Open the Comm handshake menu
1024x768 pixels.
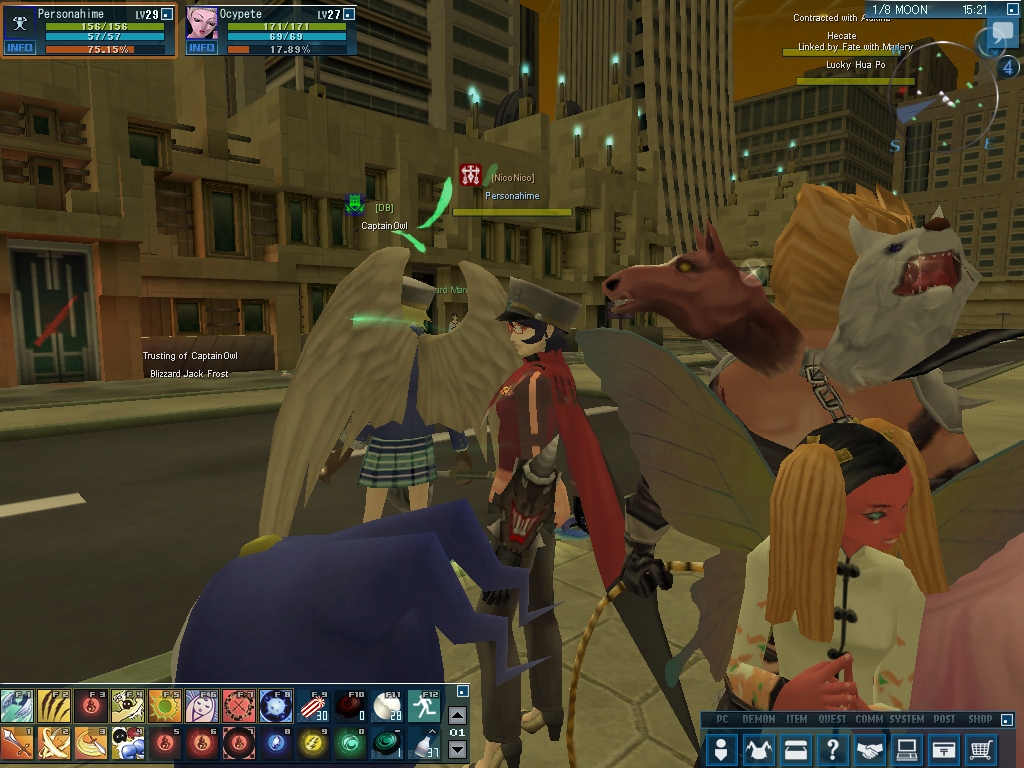pos(870,748)
